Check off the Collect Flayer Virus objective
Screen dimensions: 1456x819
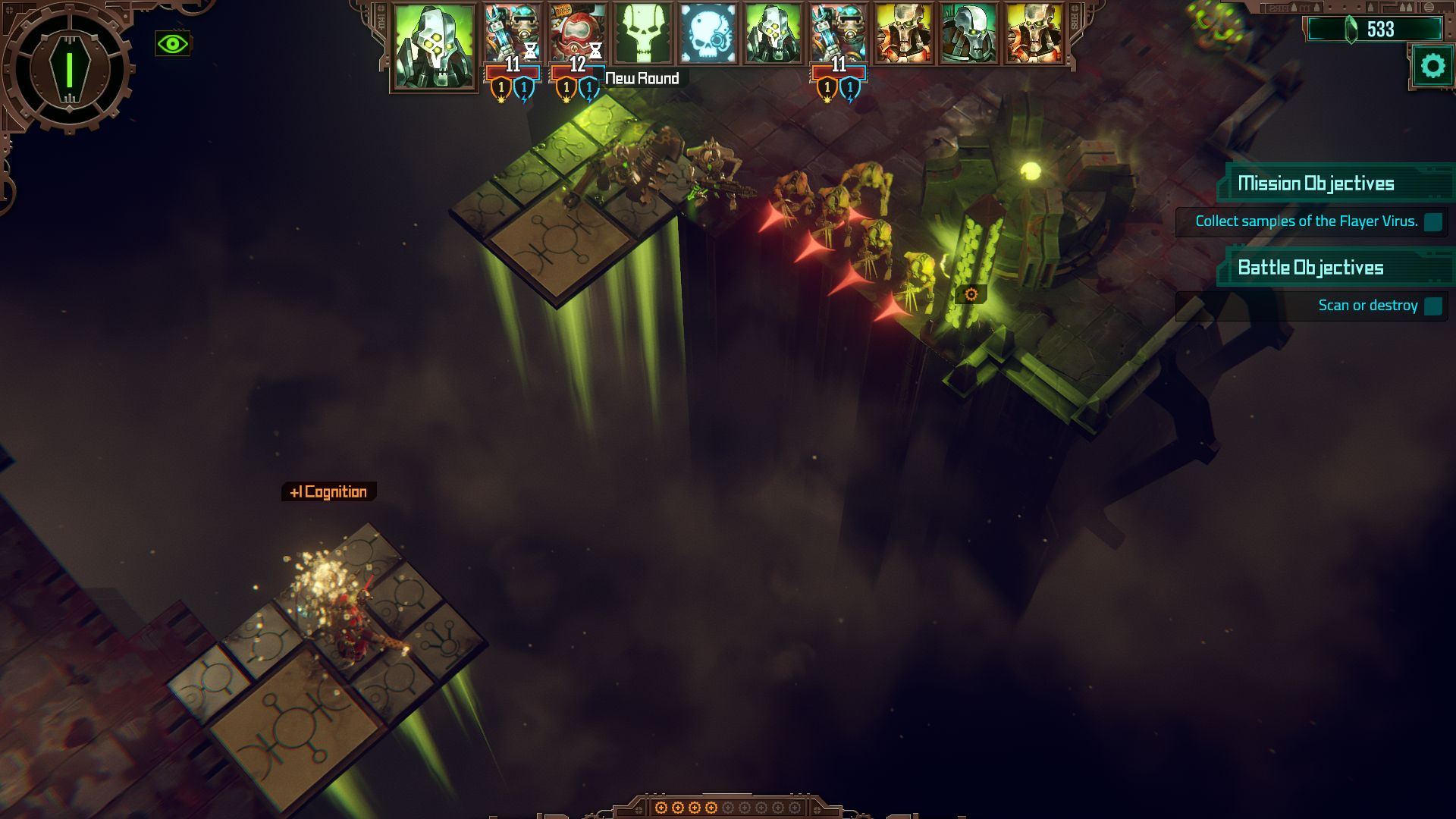[x=1432, y=223]
